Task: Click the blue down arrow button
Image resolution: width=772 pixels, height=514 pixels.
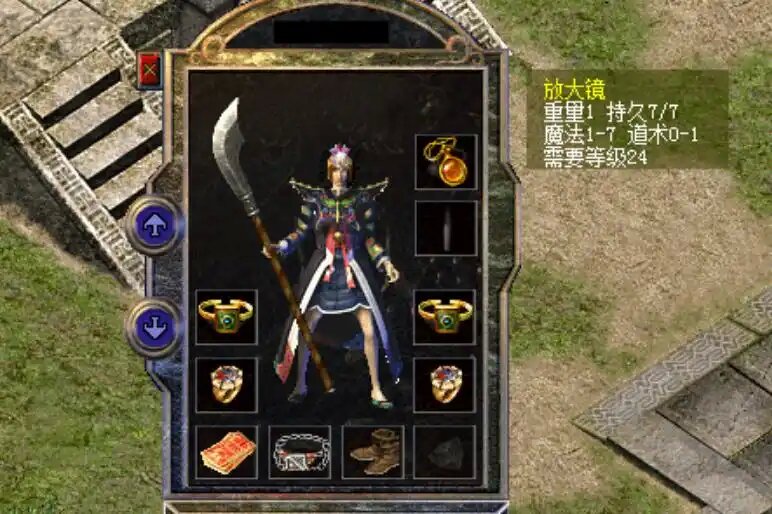Action: click(154, 328)
